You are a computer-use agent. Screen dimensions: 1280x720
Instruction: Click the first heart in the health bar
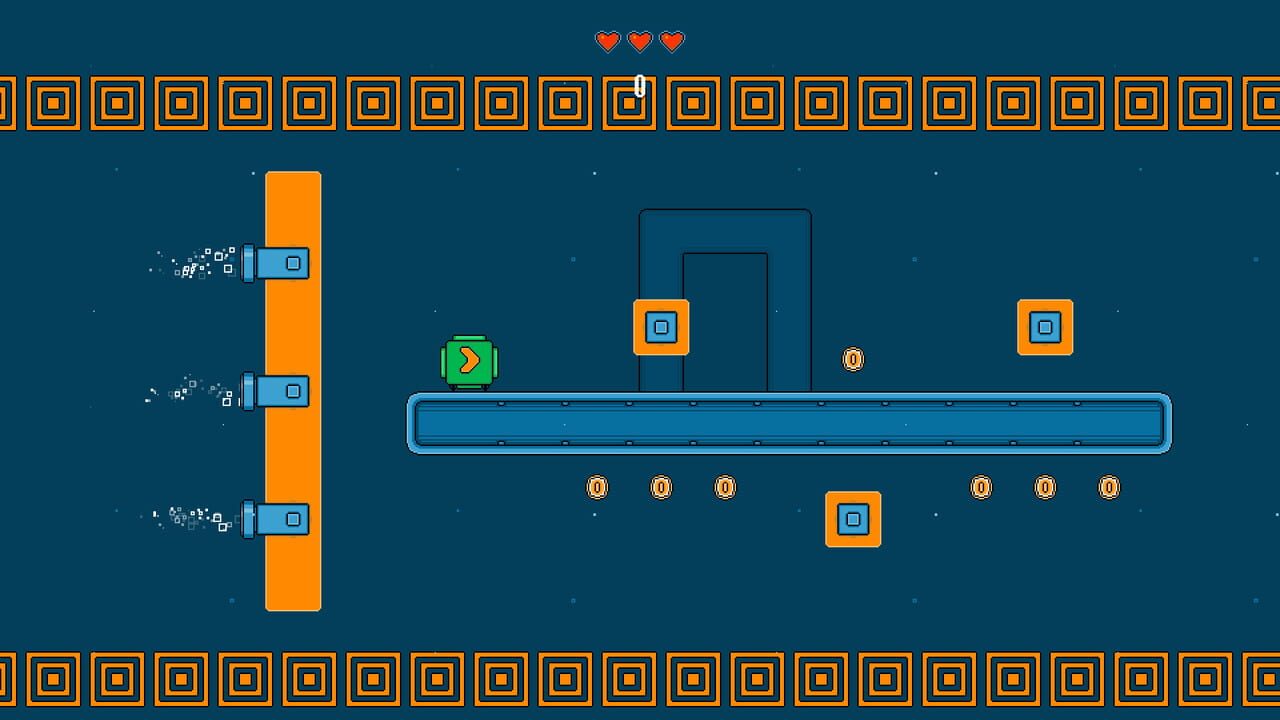(608, 42)
